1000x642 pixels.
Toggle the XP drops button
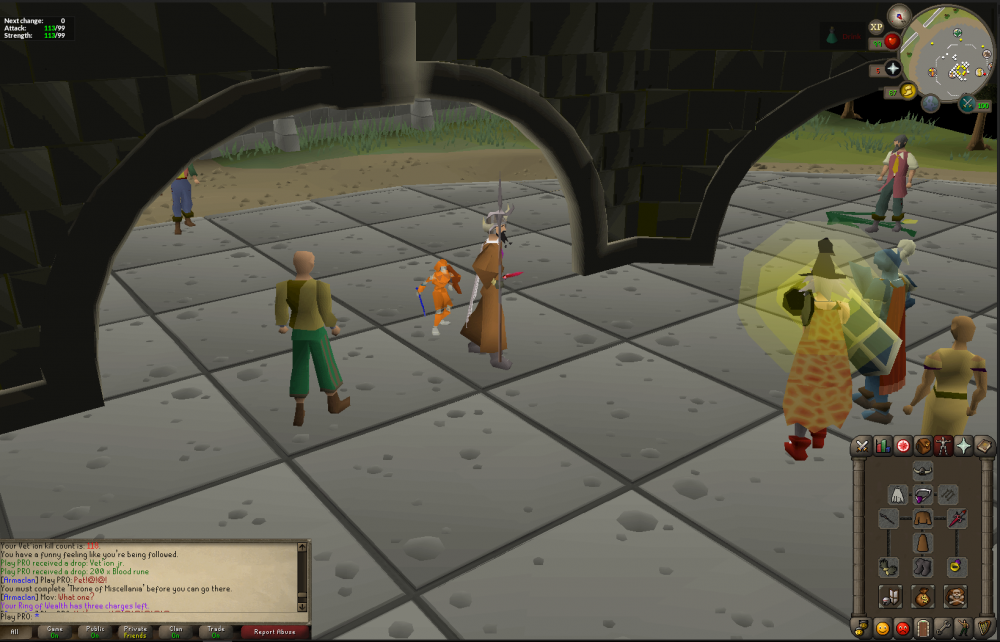tap(877, 25)
